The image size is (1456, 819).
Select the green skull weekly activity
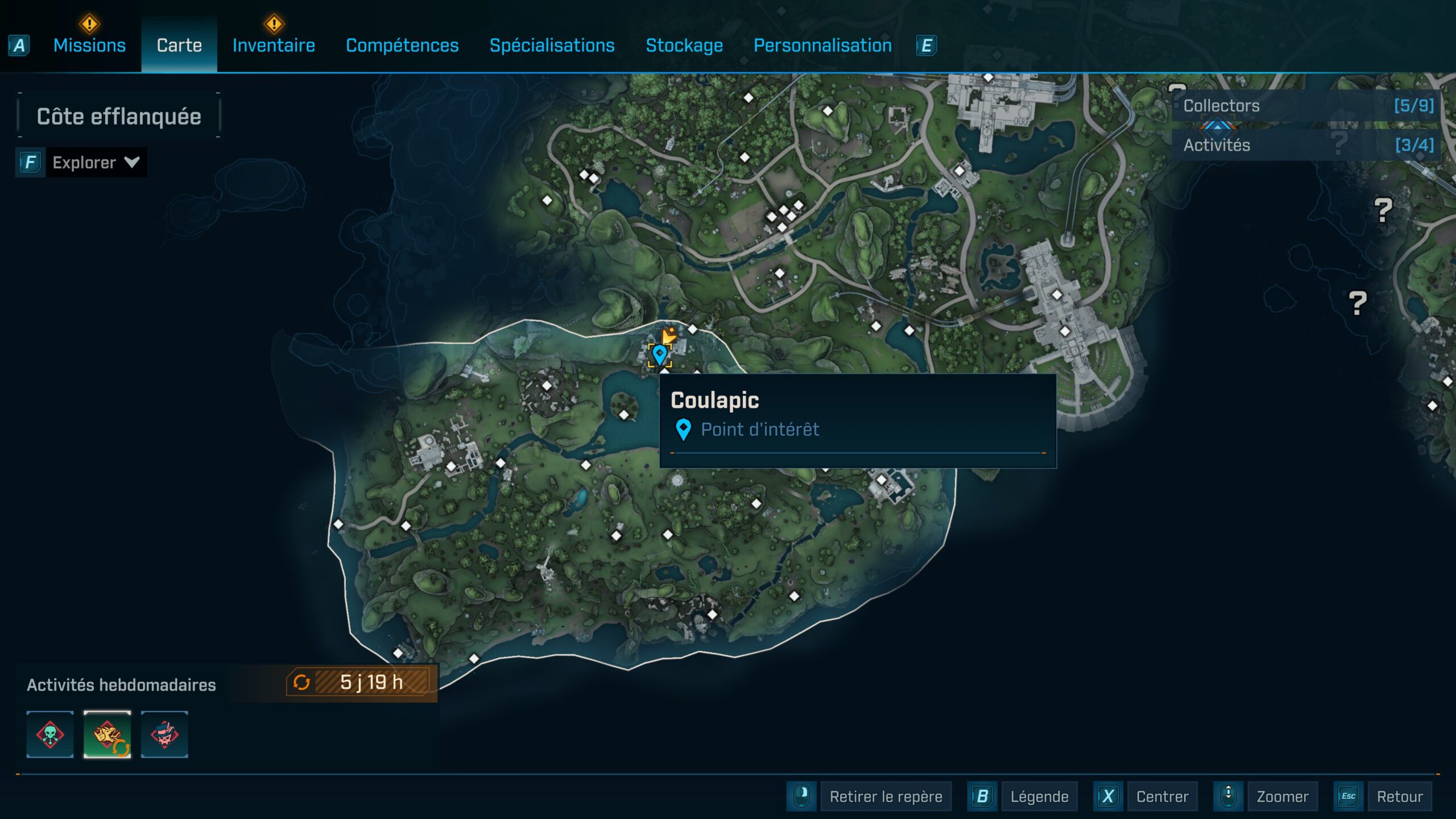[50, 734]
